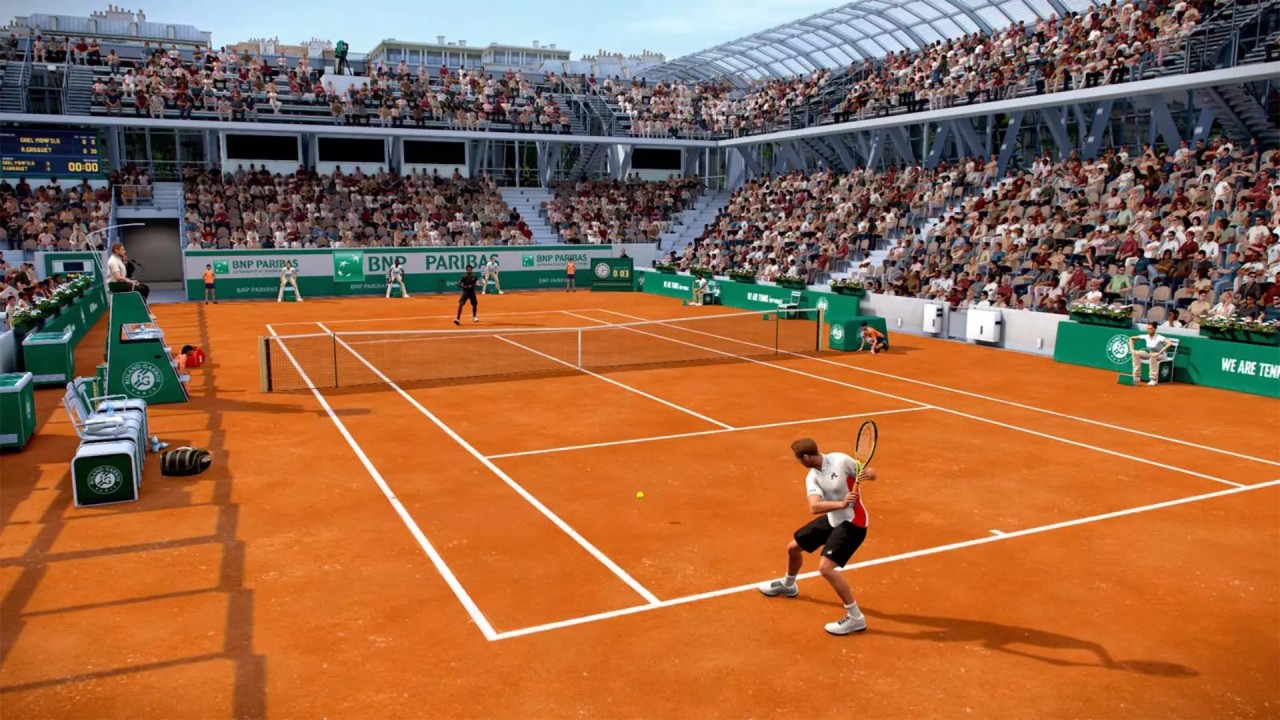Select the GAEL MONFILS name entry

40,141
